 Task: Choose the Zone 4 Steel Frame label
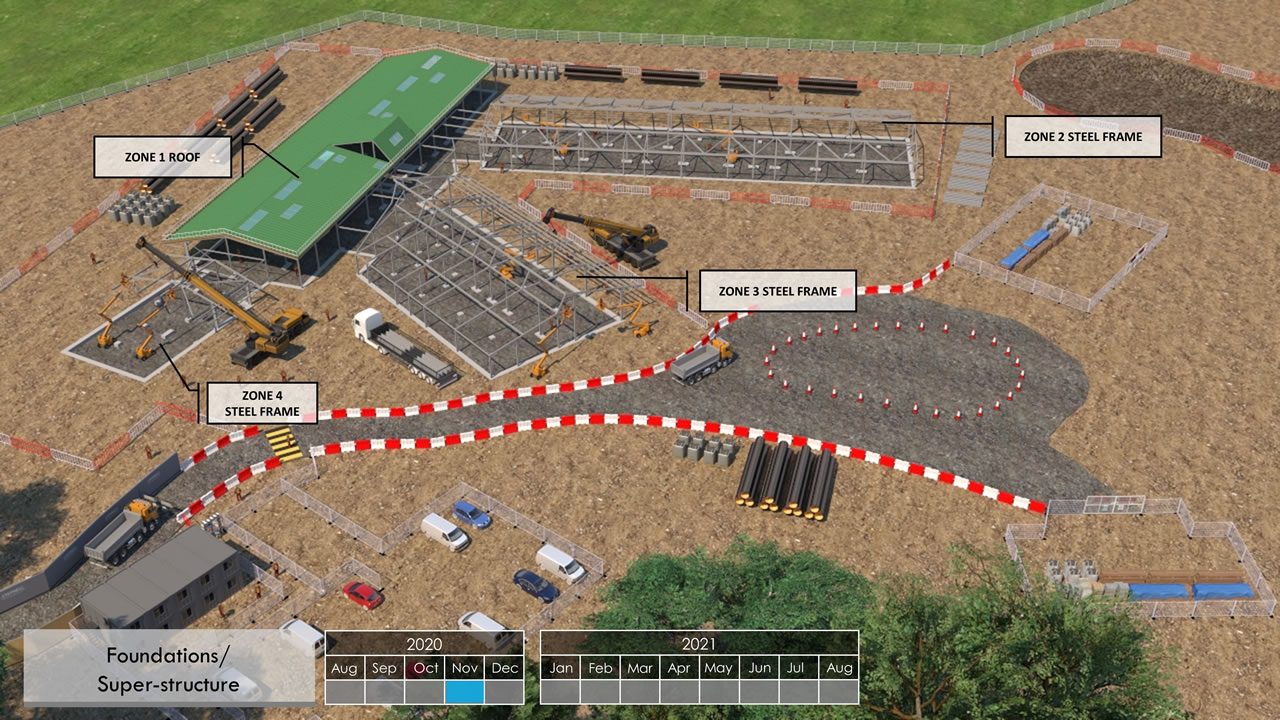click(262, 403)
